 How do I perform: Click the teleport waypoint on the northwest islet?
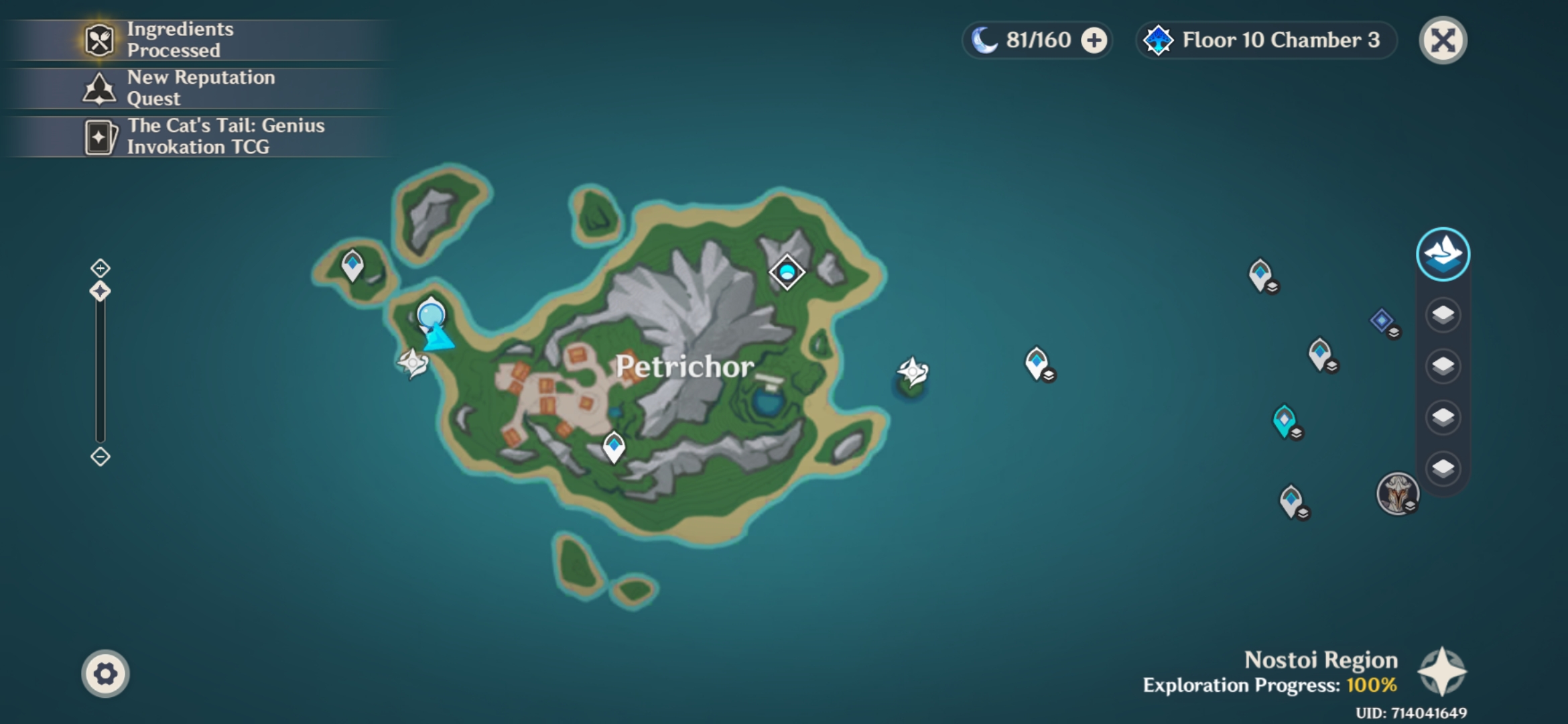pos(352,263)
